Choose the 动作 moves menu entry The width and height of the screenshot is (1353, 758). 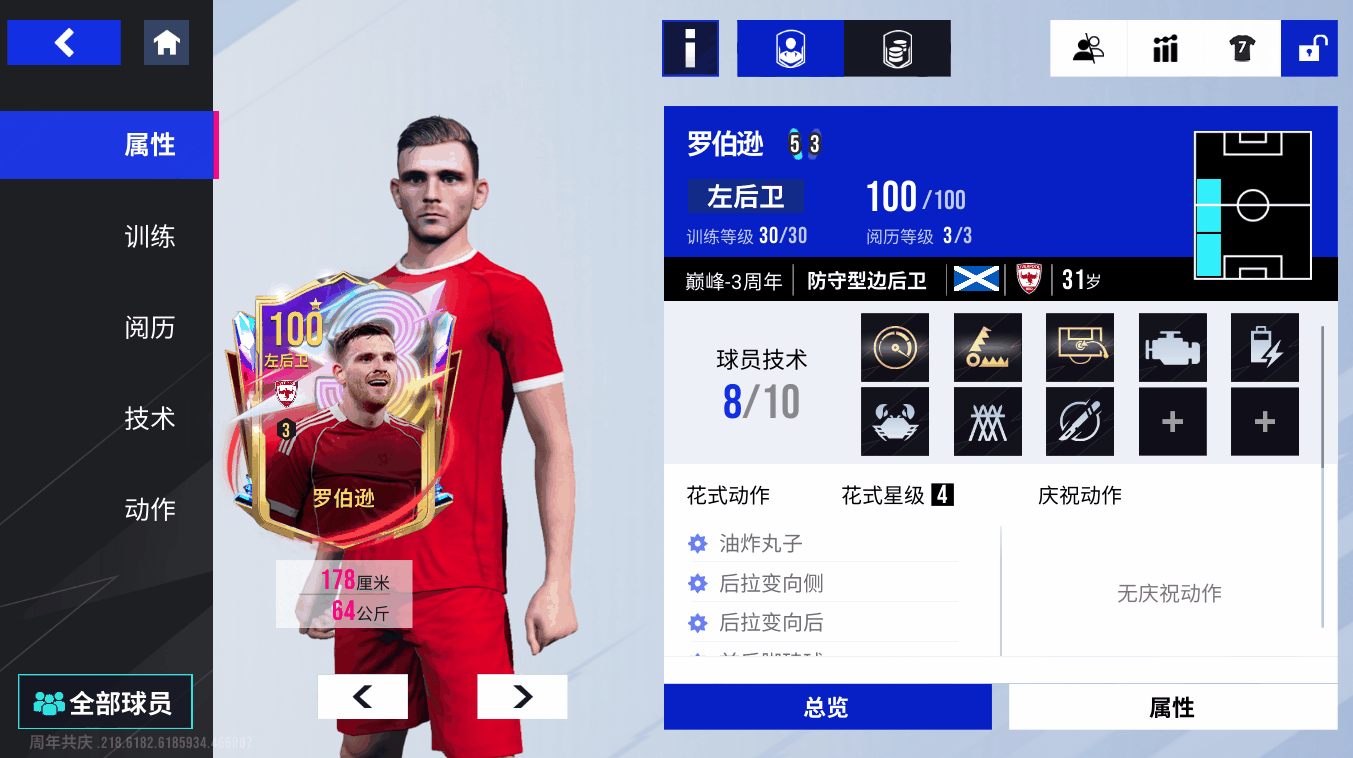coord(150,509)
